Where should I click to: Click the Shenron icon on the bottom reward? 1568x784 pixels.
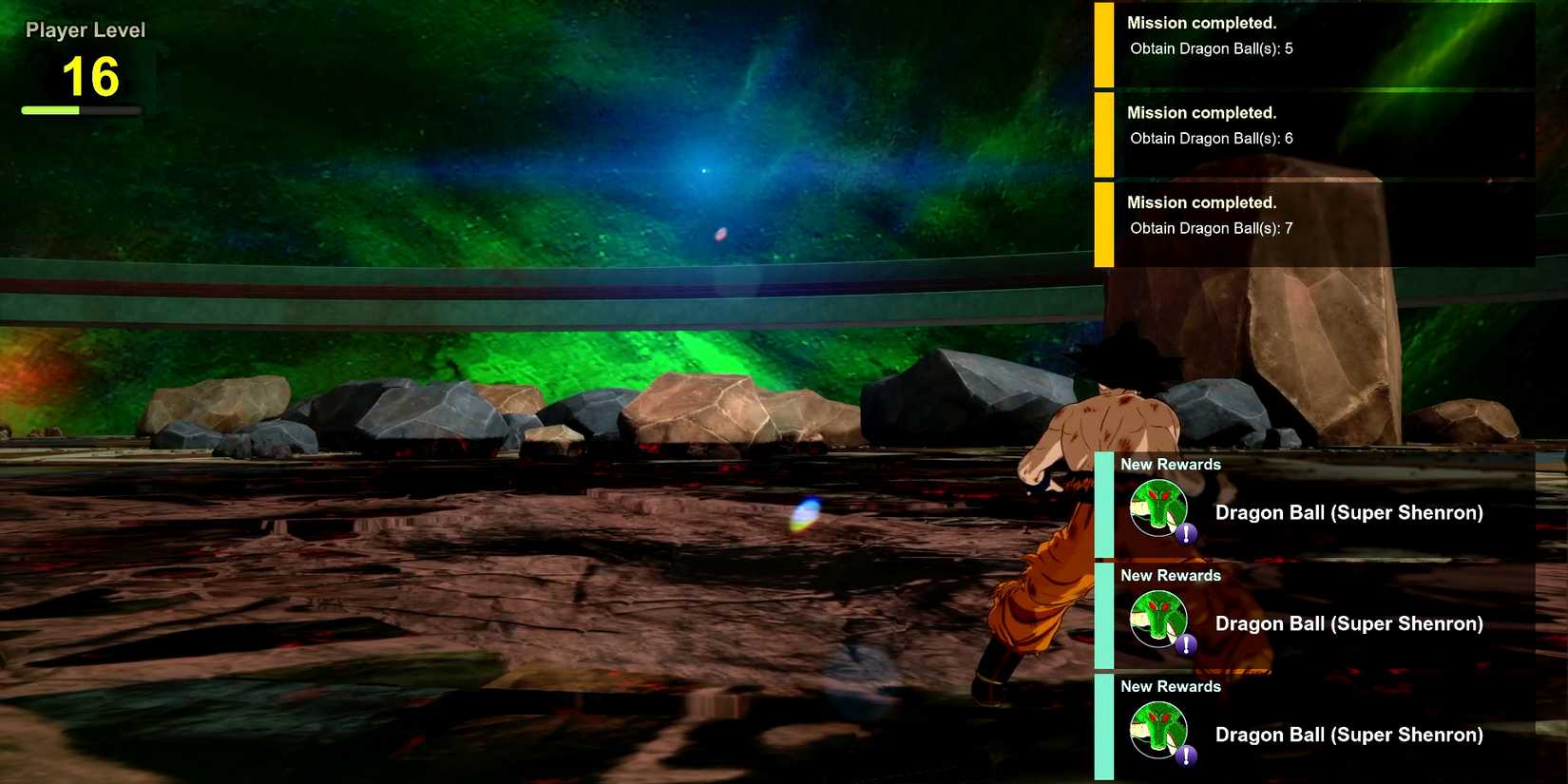1157,731
